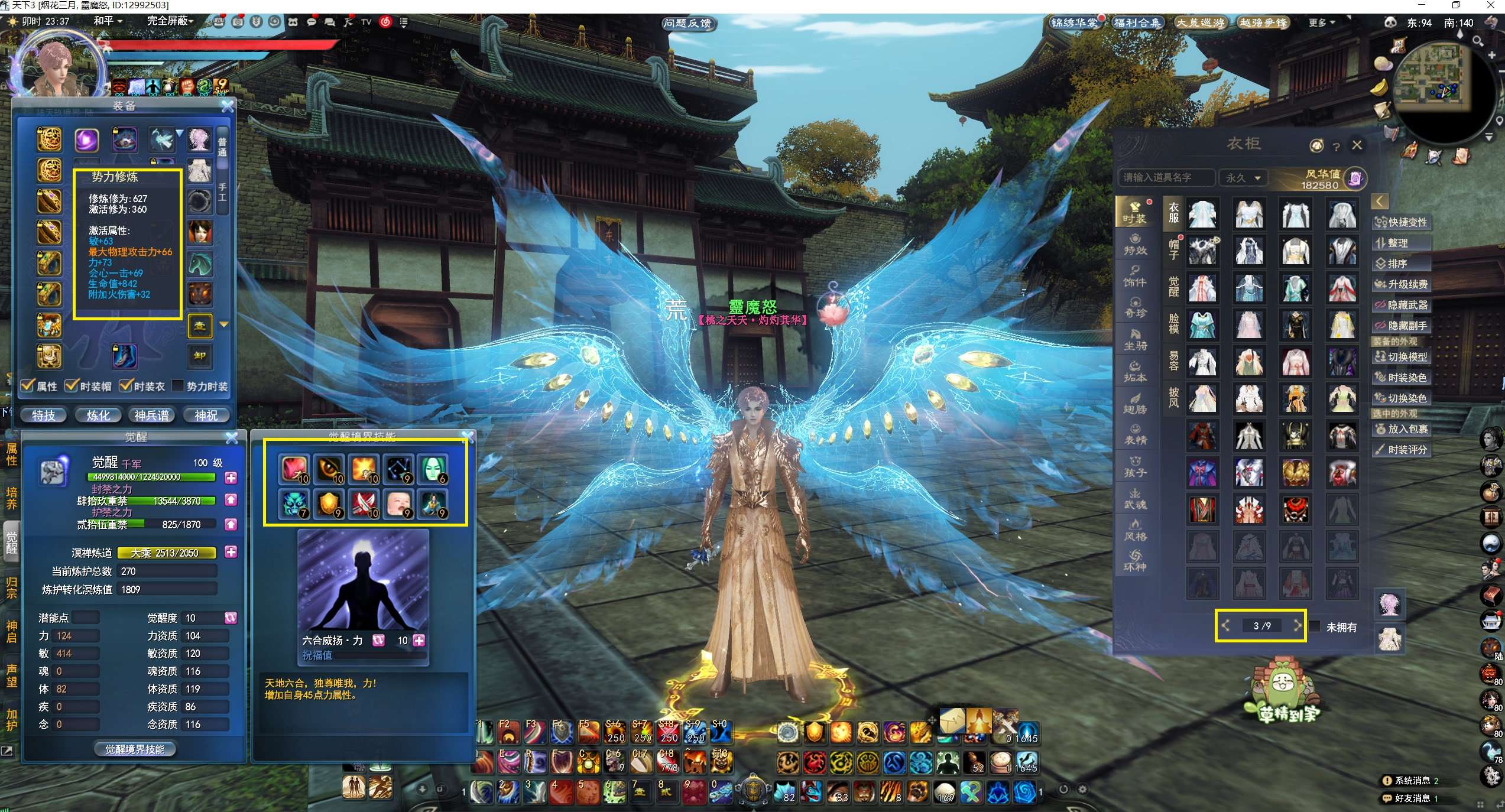This screenshot has height=812, width=1505.
Task: Toggle the 时装帽 checkbox
Action: point(73,386)
